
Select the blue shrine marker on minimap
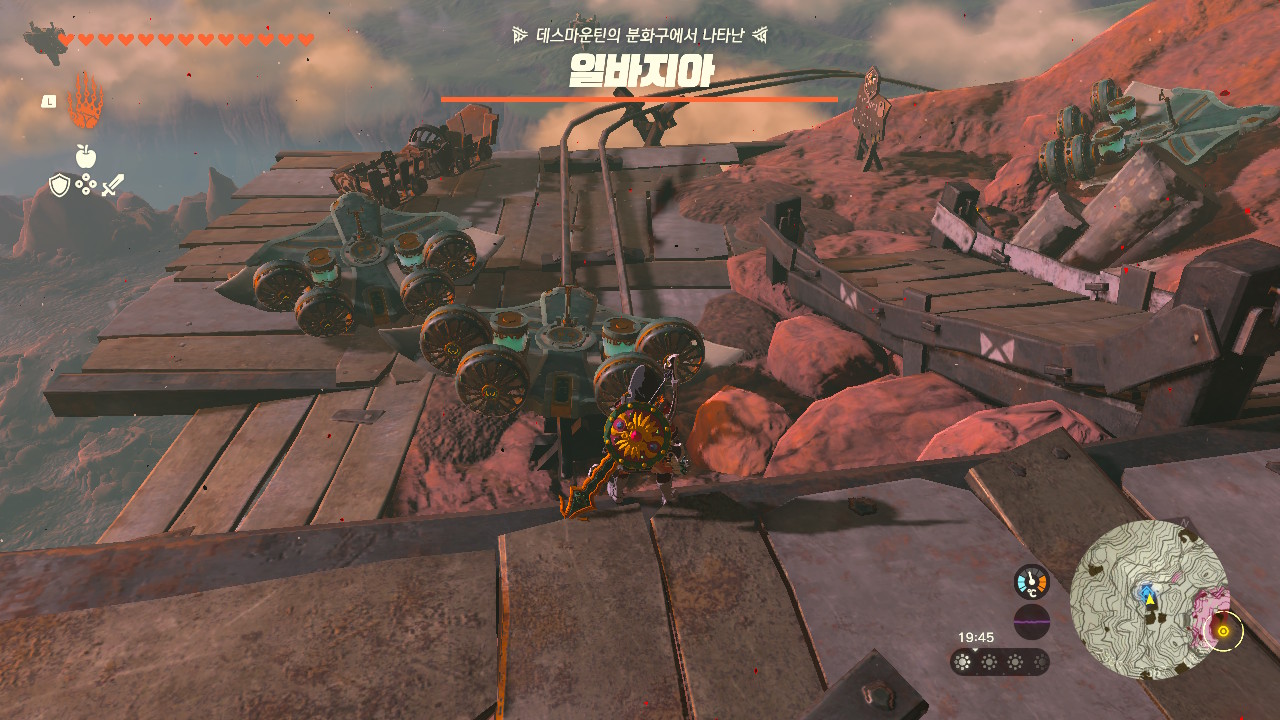(x=1144, y=591)
